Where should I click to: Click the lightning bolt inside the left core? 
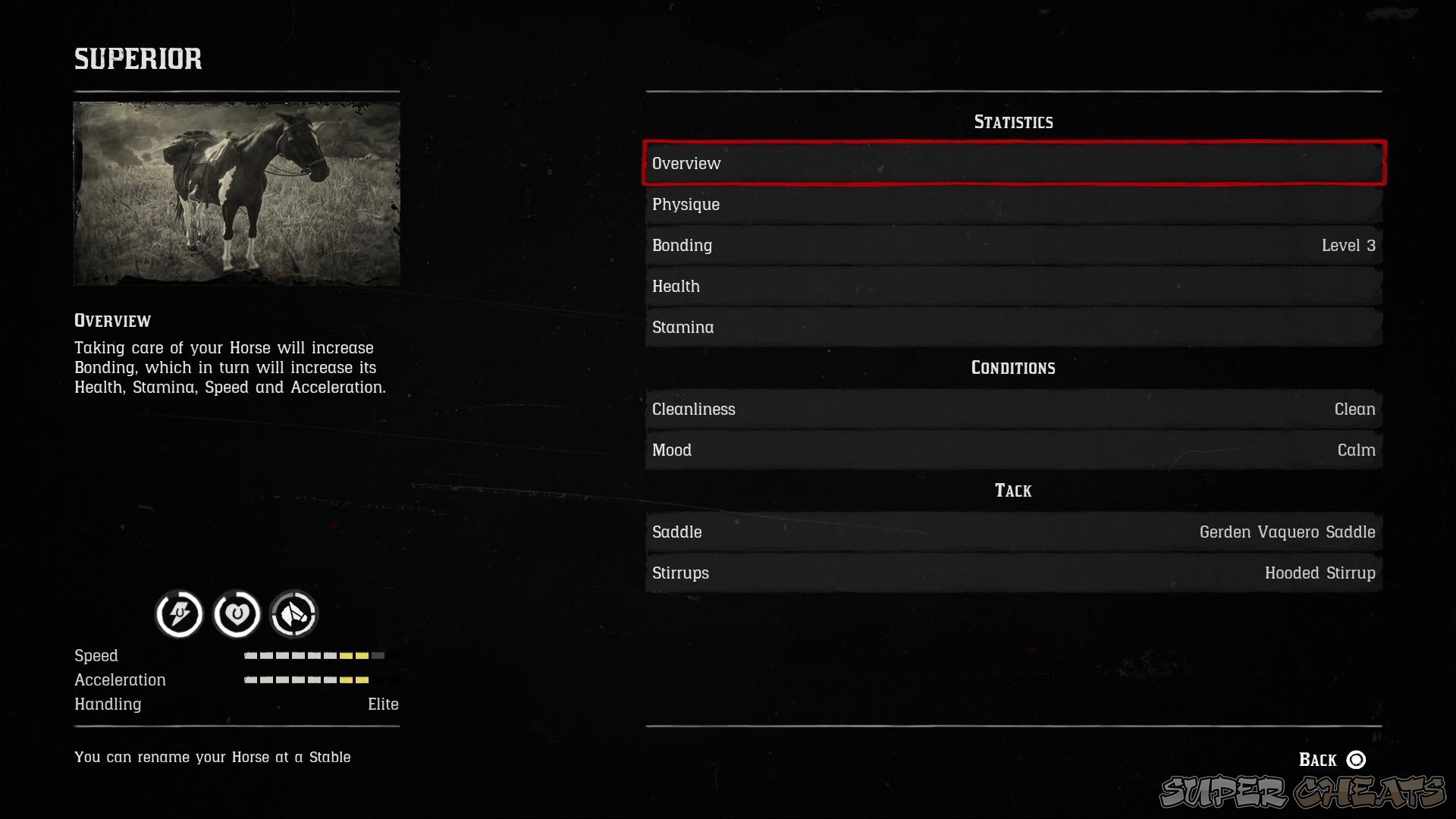(178, 614)
